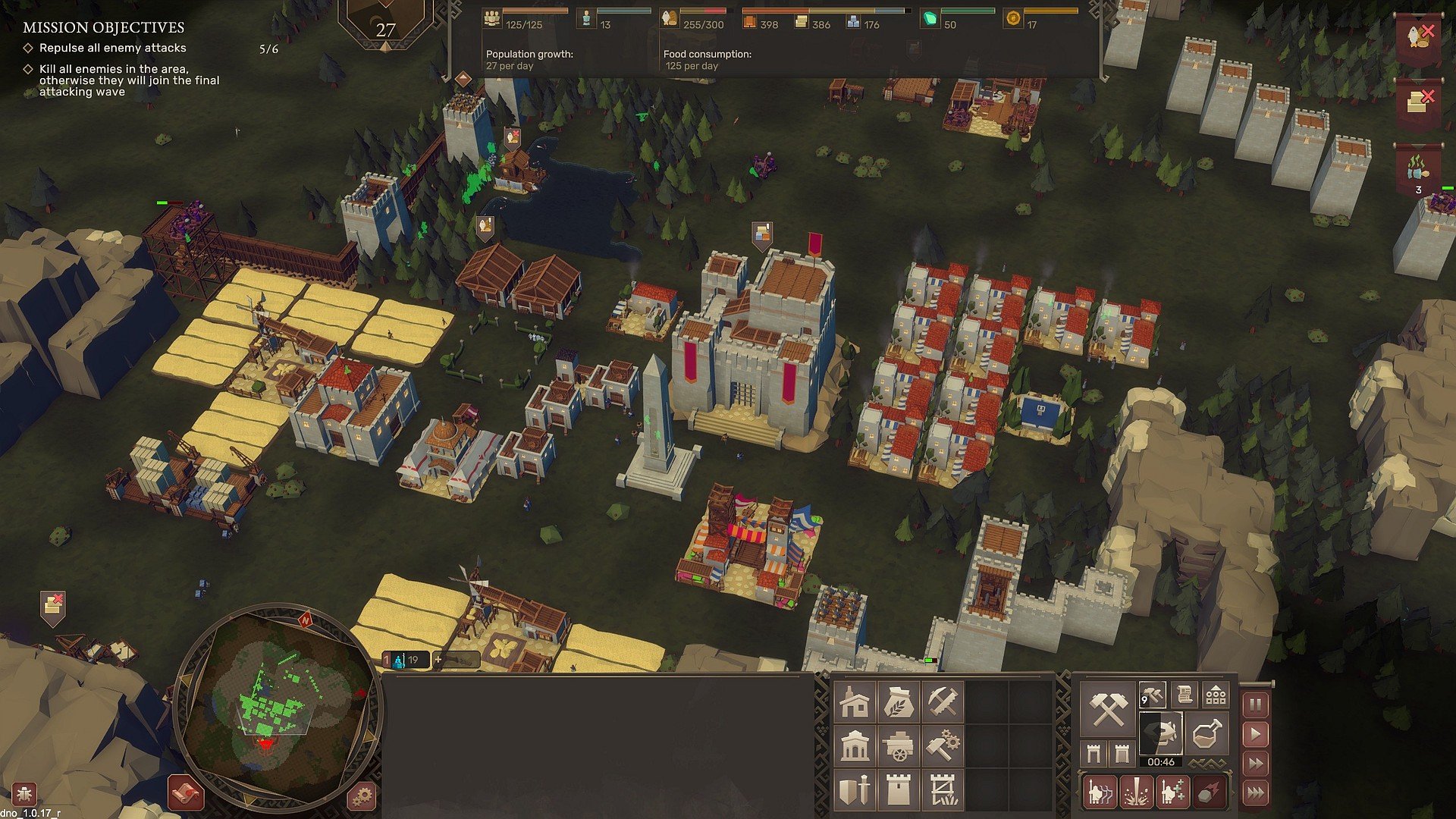Pause the game

1256,705
